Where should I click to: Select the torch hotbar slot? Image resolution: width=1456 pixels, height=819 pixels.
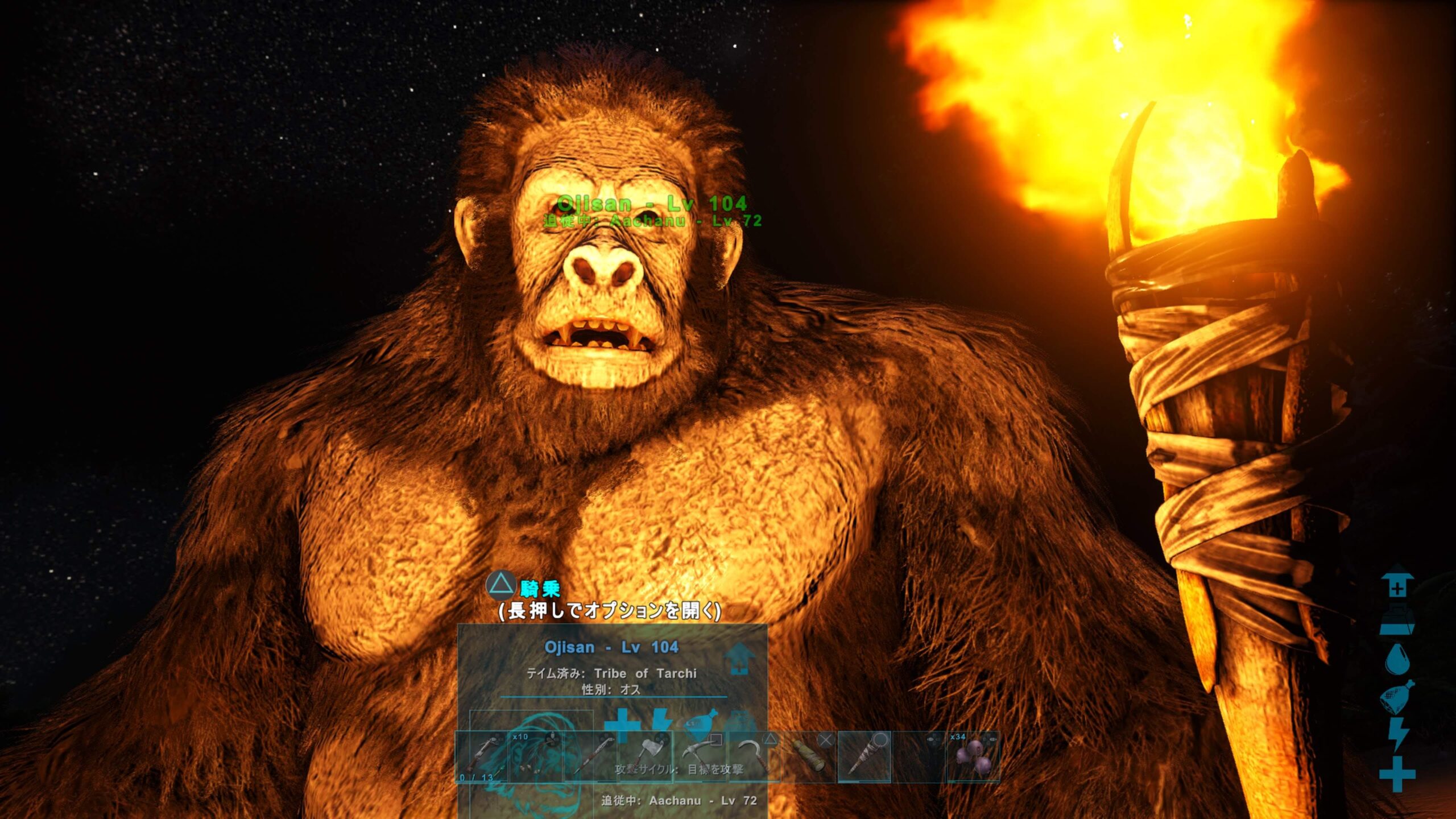coord(864,757)
